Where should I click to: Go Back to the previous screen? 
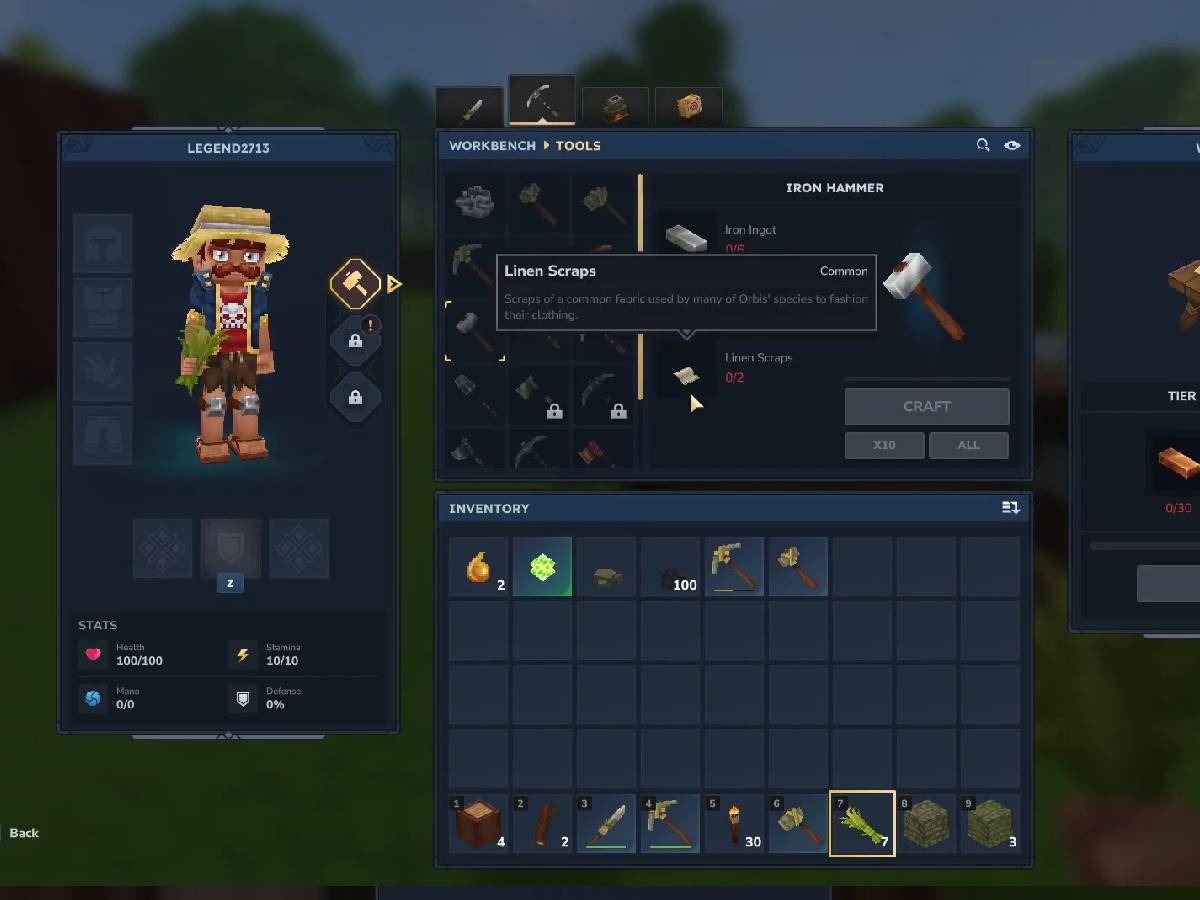pyautogui.click(x=24, y=833)
